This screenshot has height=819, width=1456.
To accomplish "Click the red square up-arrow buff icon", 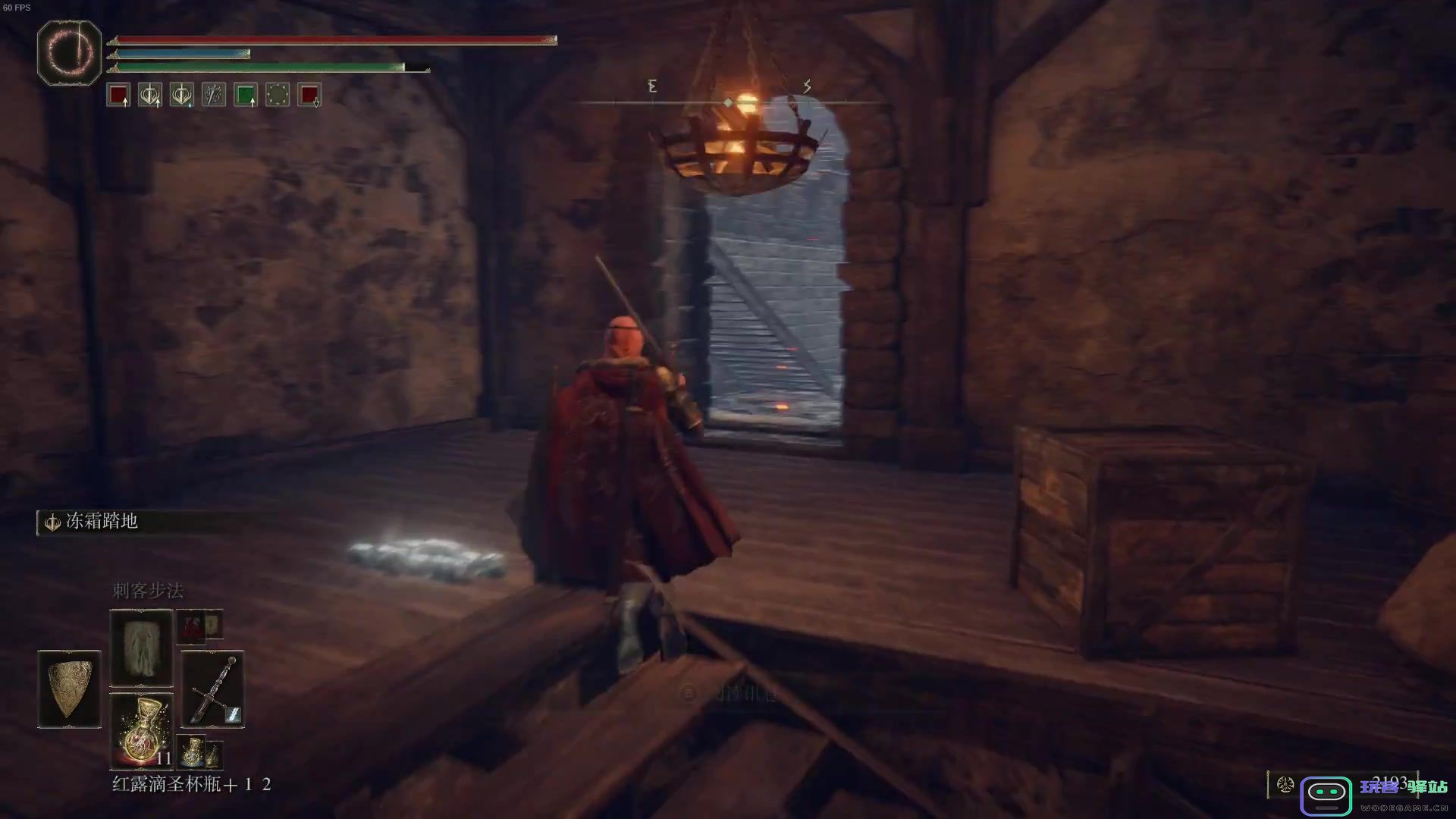I will (118, 96).
